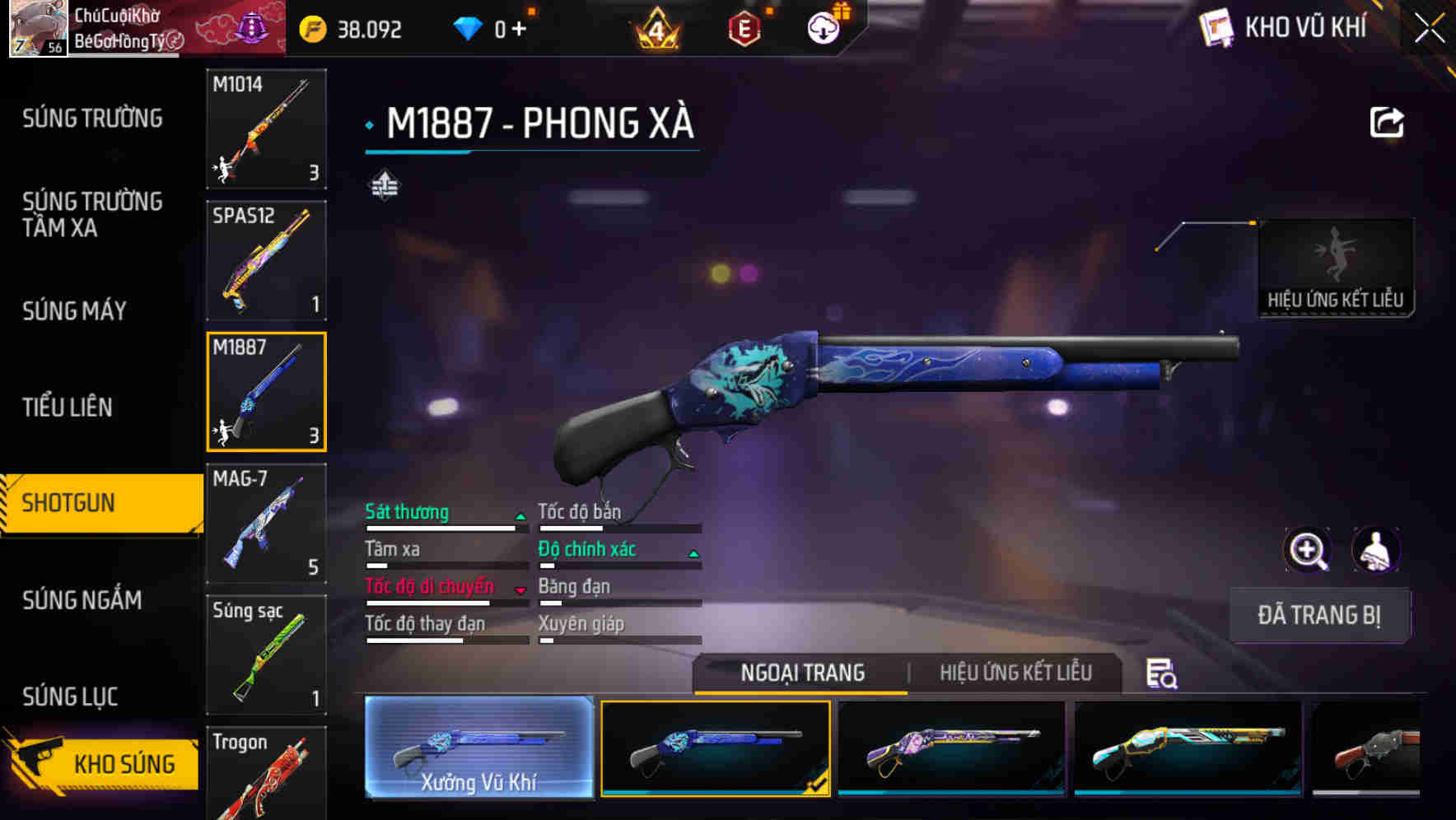Click the attribute upgrade icon below the weapon name
Viewport: 1456px width, 820px height.
pos(385,185)
